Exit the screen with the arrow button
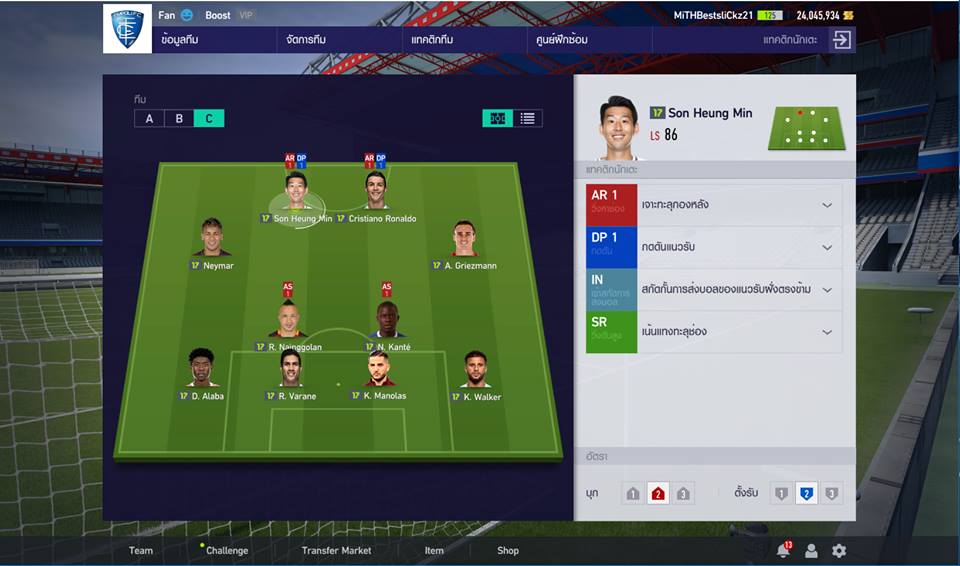The image size is (960, 566). pos(842,40)
